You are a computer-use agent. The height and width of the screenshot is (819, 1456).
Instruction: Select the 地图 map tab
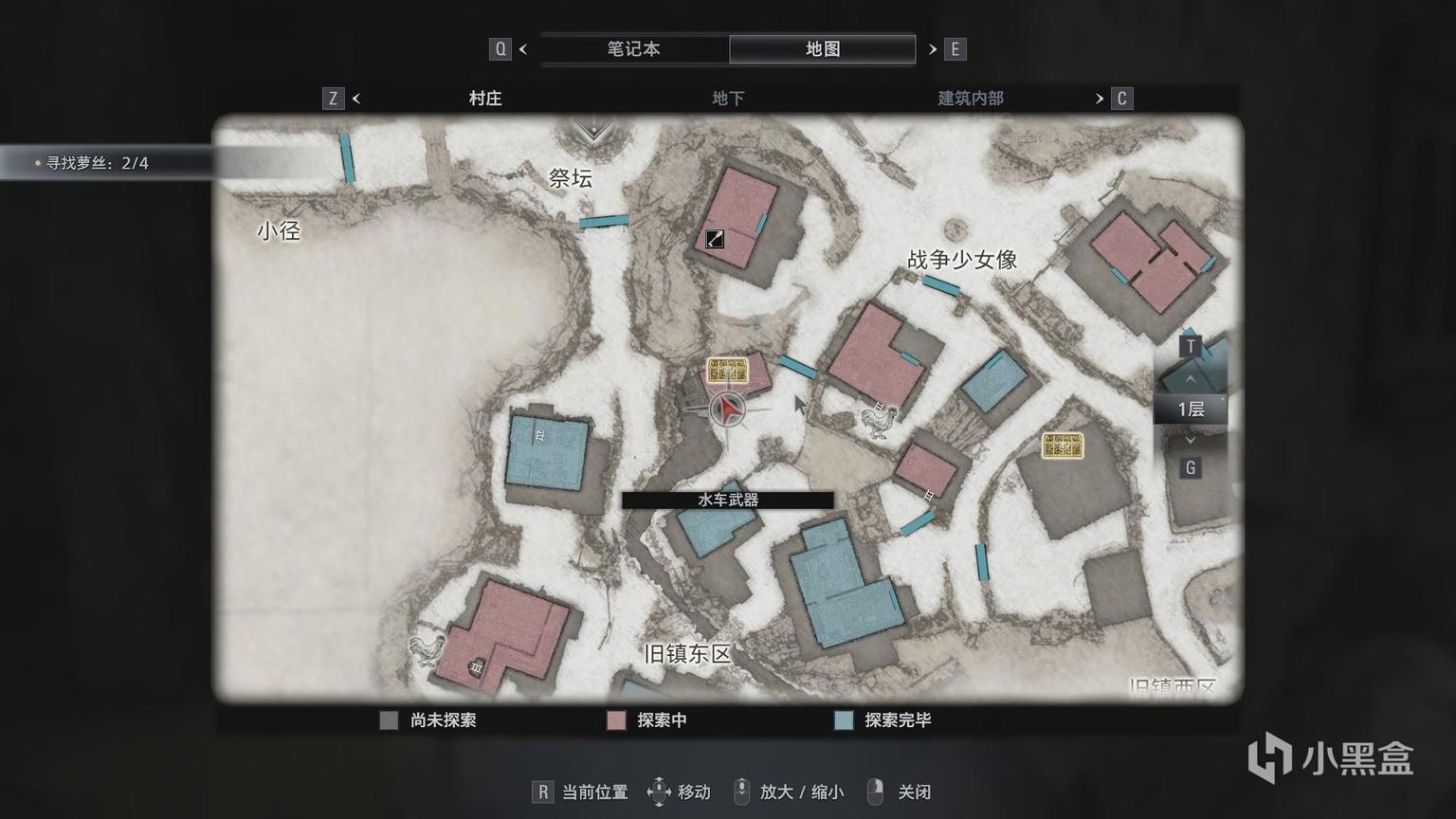822,49
